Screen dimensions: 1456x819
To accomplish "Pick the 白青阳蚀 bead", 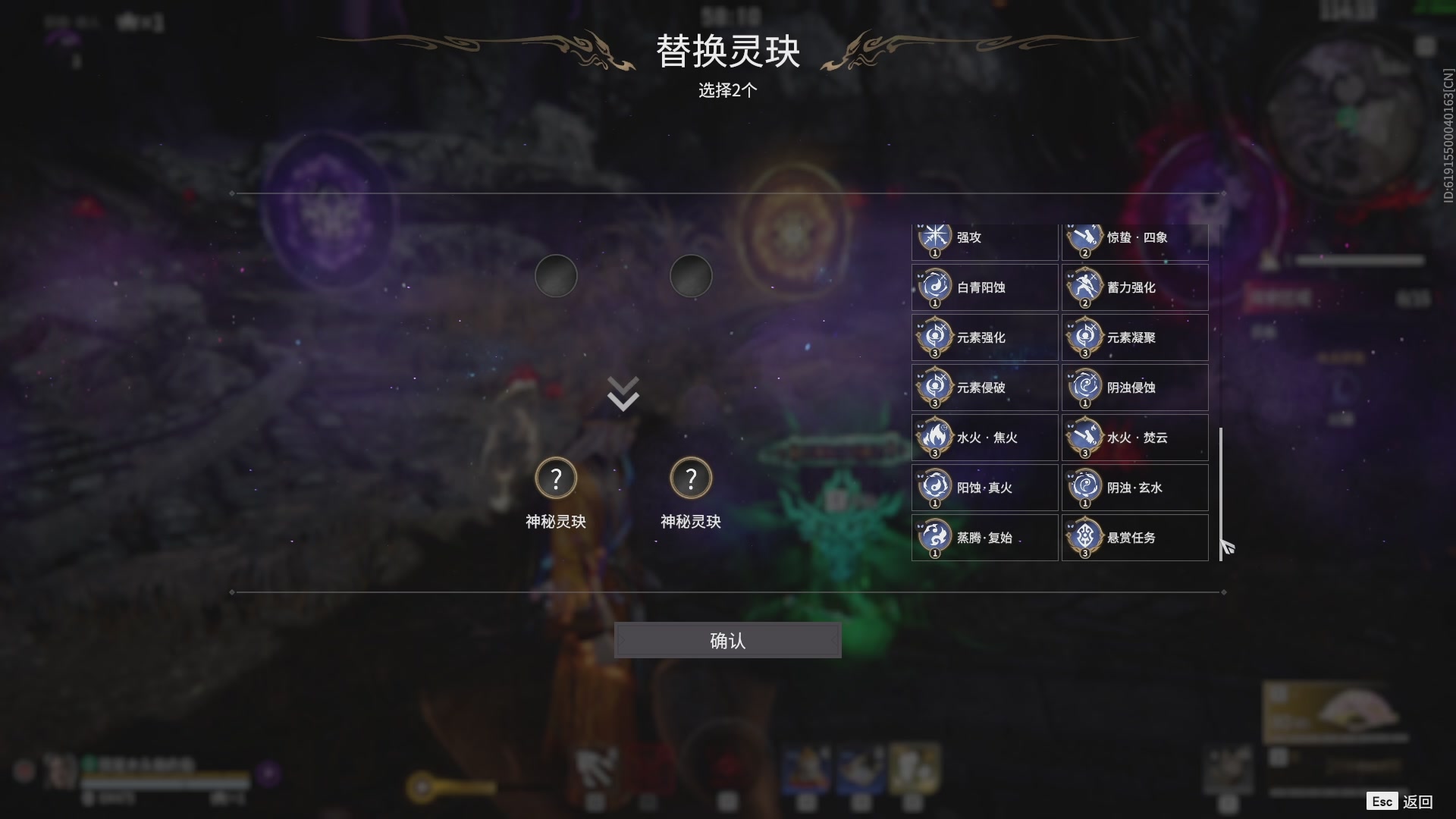I will pyautogui.click(x=984, y=287).
